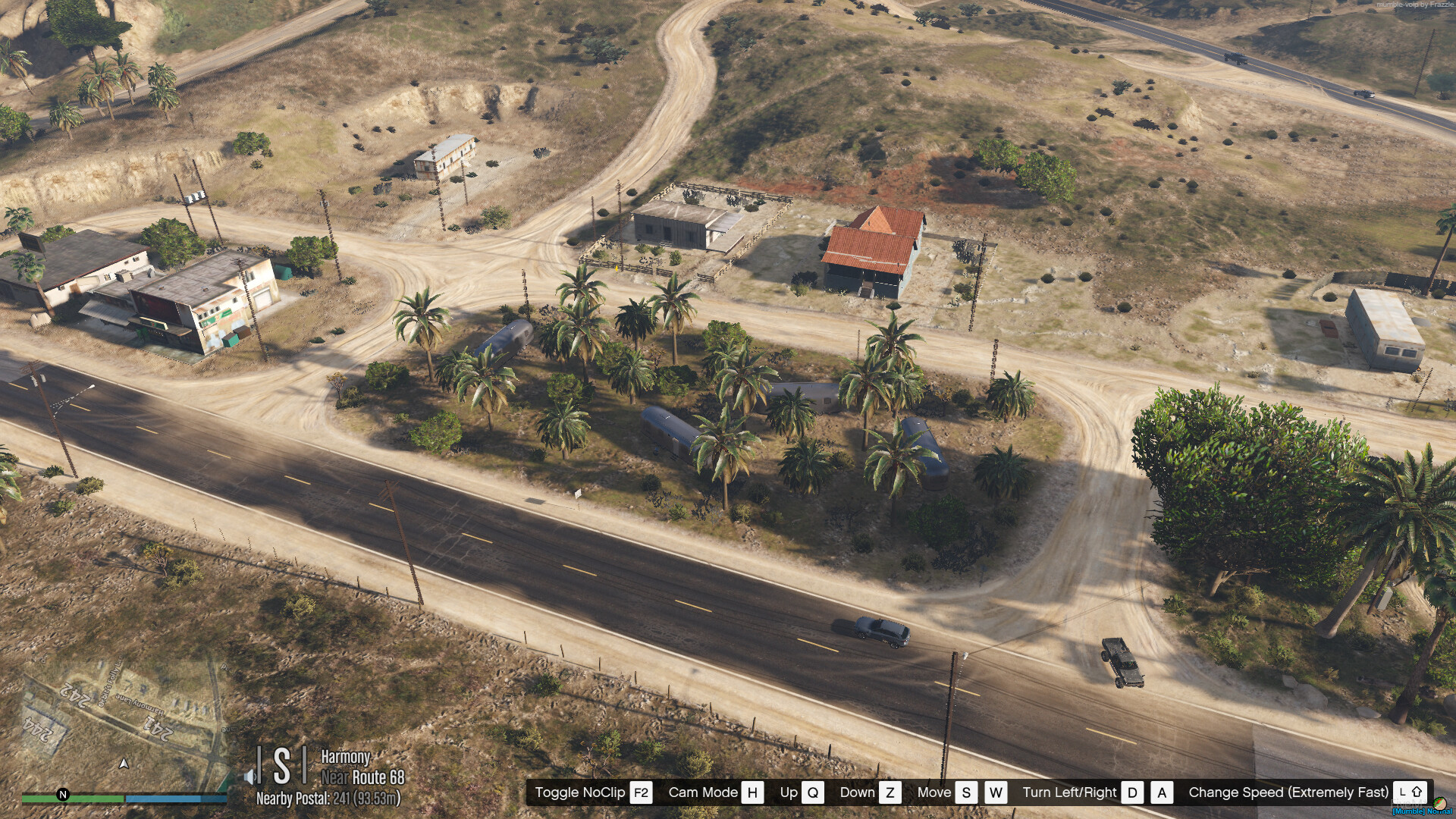Click the A key icon for Turn Left
This screenshot has height=819, width=1456.
coord(1163,792)
